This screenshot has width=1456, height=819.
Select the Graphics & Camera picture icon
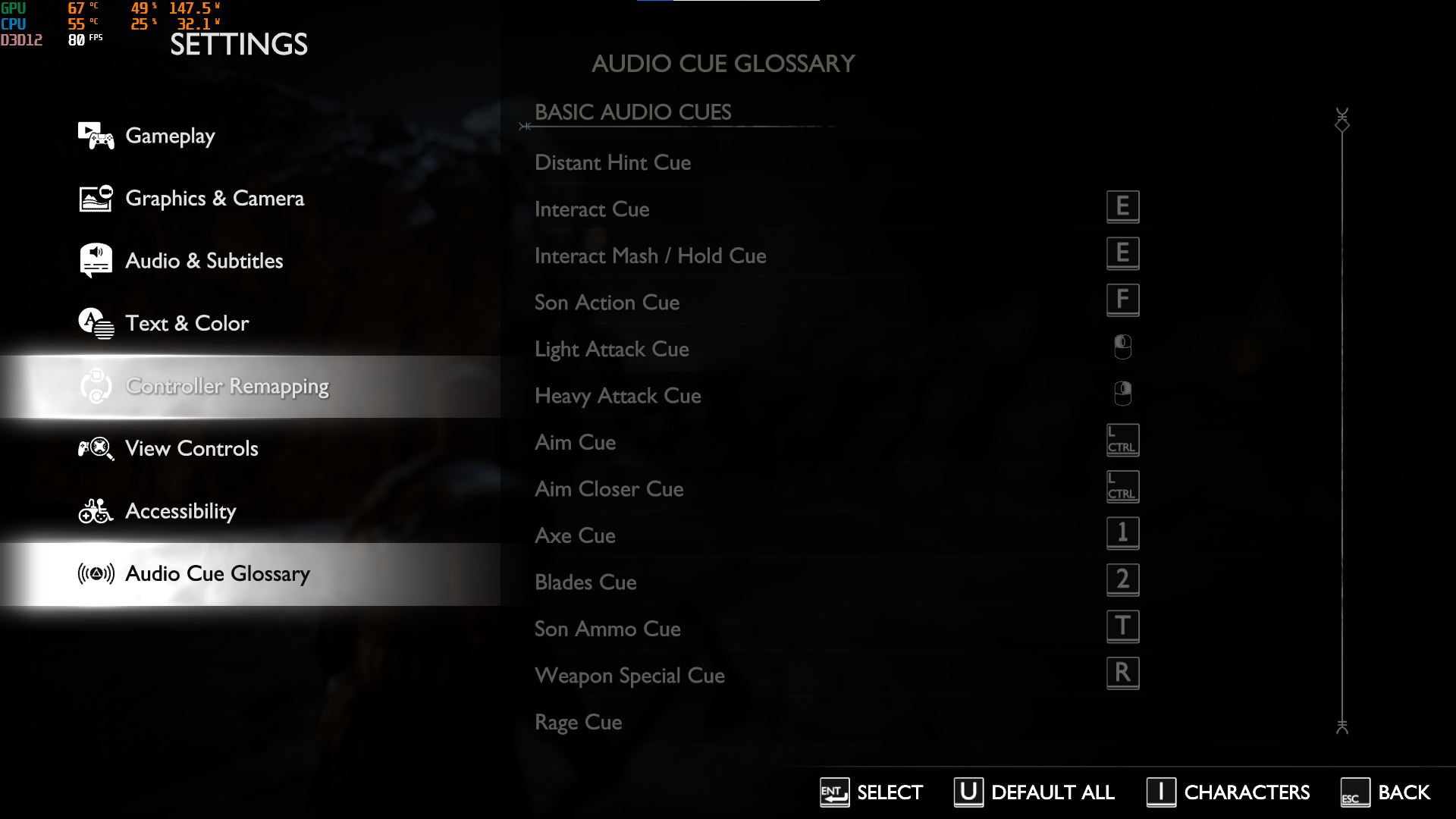[x=96, y=198]
